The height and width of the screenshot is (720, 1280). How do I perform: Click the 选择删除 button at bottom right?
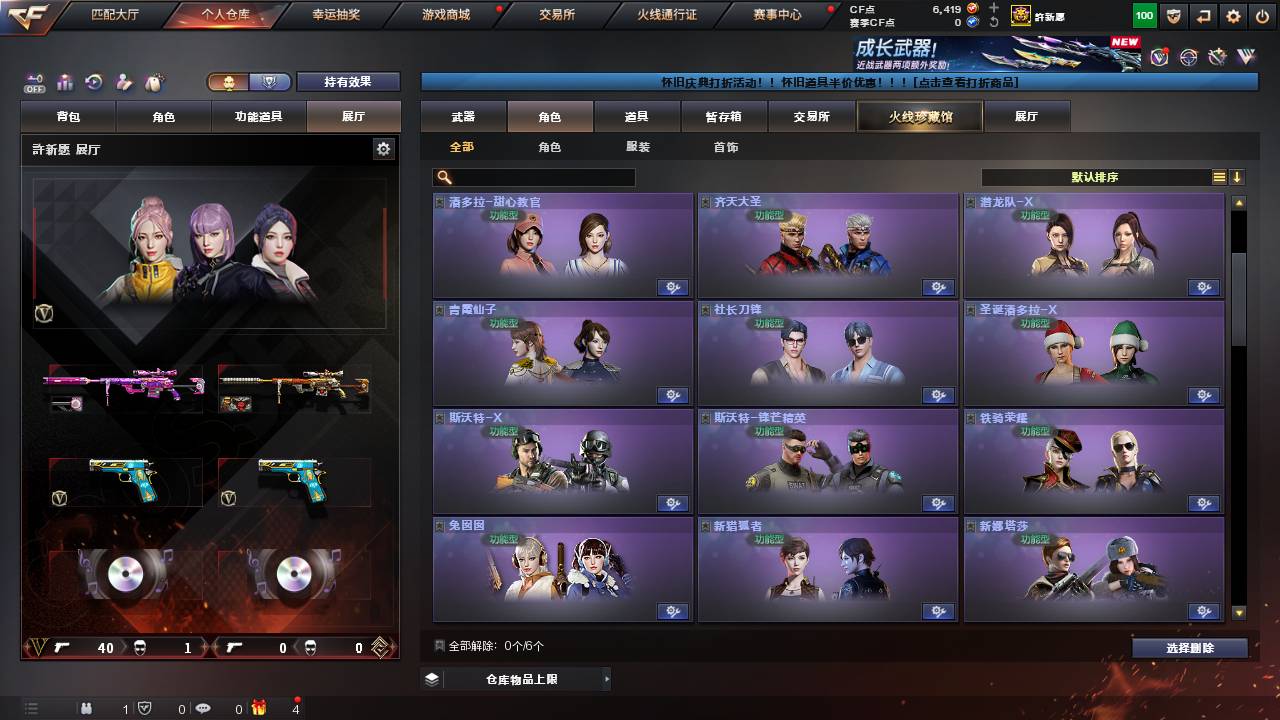point(1189,648)
